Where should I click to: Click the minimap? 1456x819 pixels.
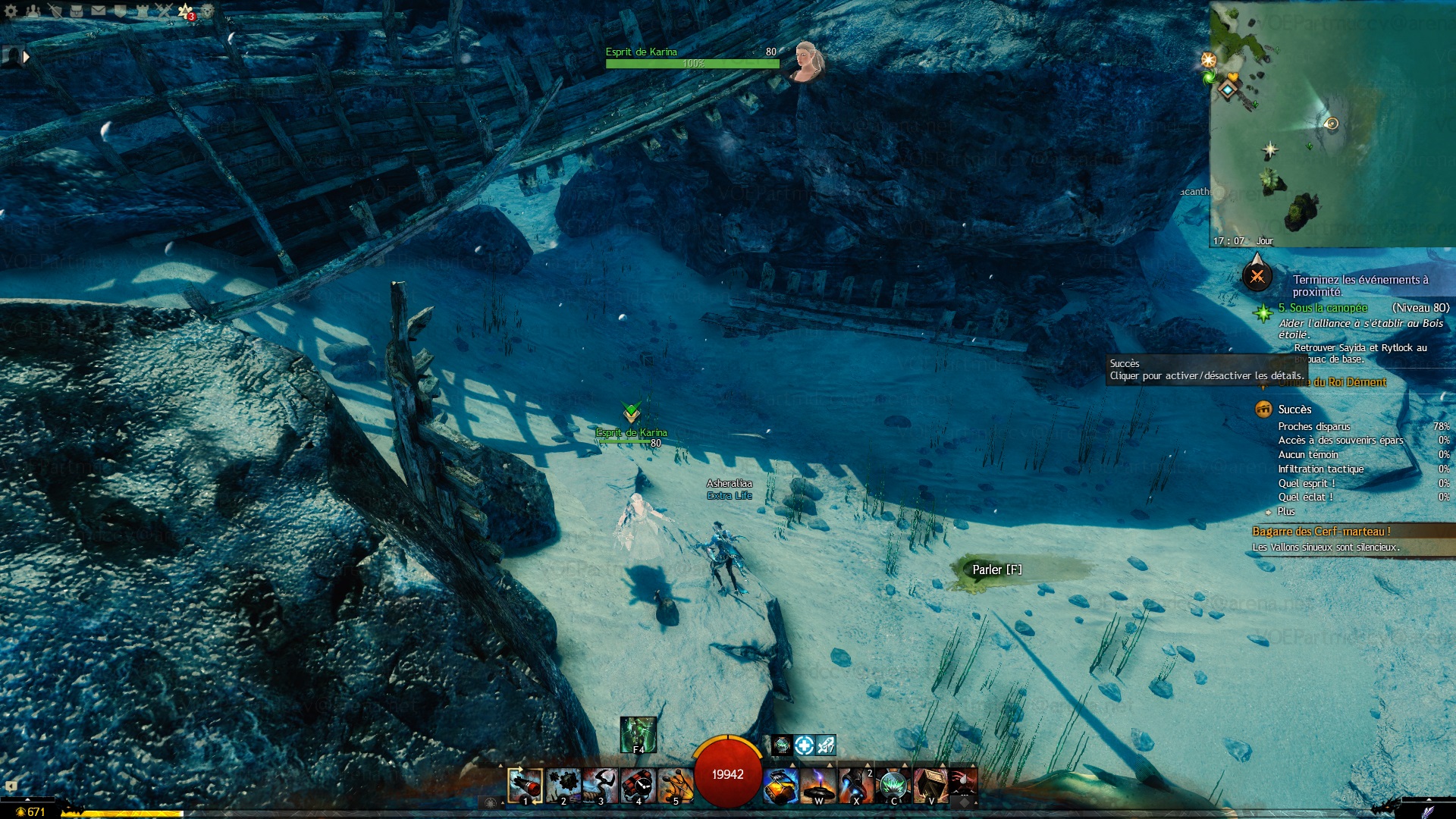click(1332, 124)
